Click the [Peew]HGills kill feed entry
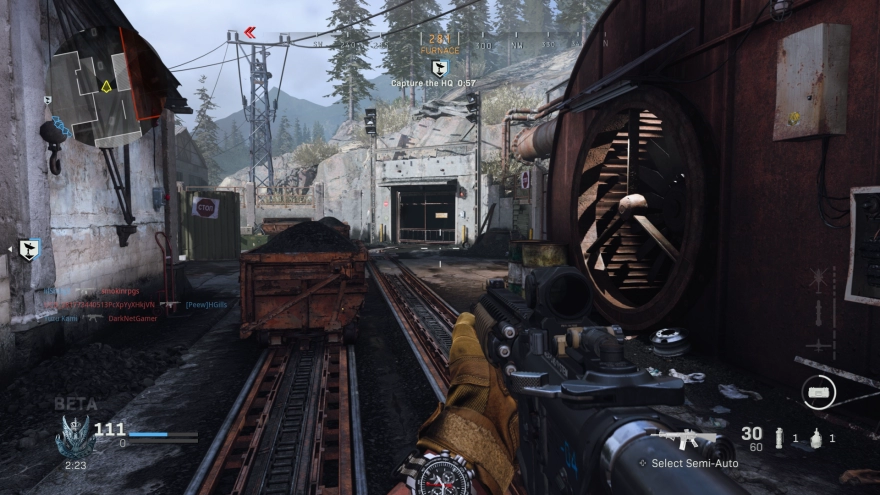The height and width of the screenshot is (495, 880). coord(206,305)
